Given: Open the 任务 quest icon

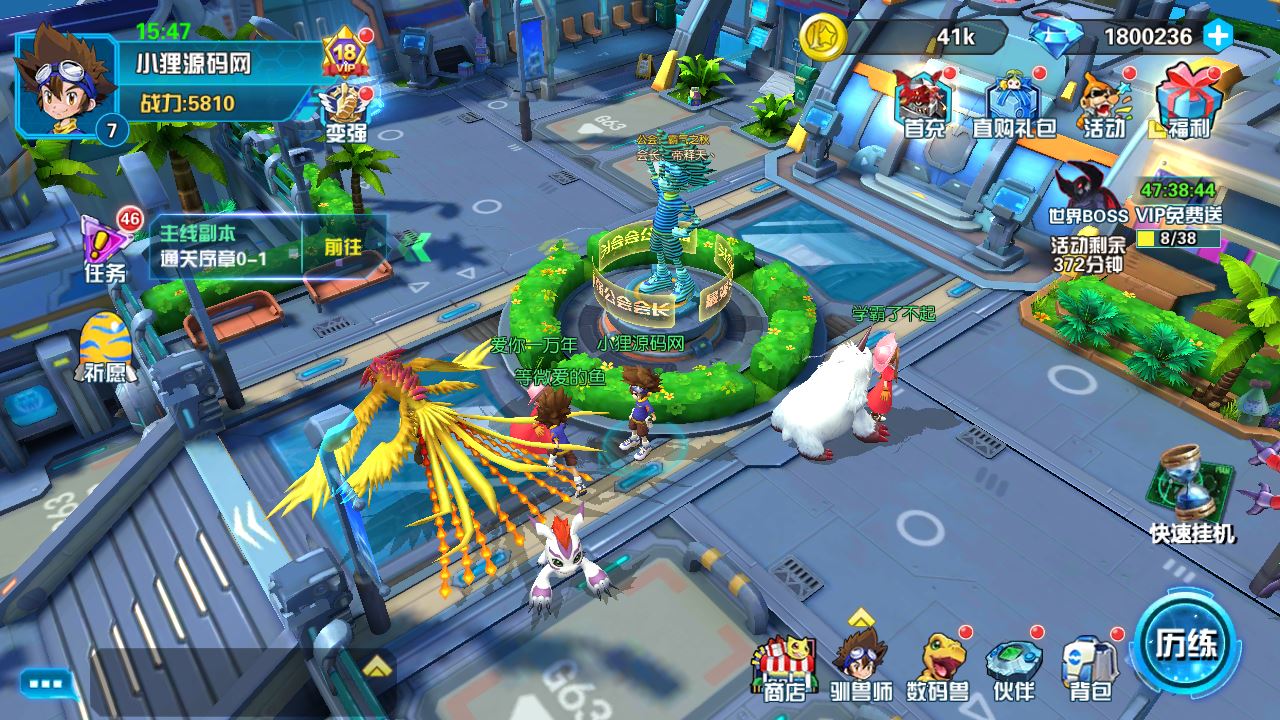Looking at the screenshot, I should pyautogui.click(x=106, y=245).
